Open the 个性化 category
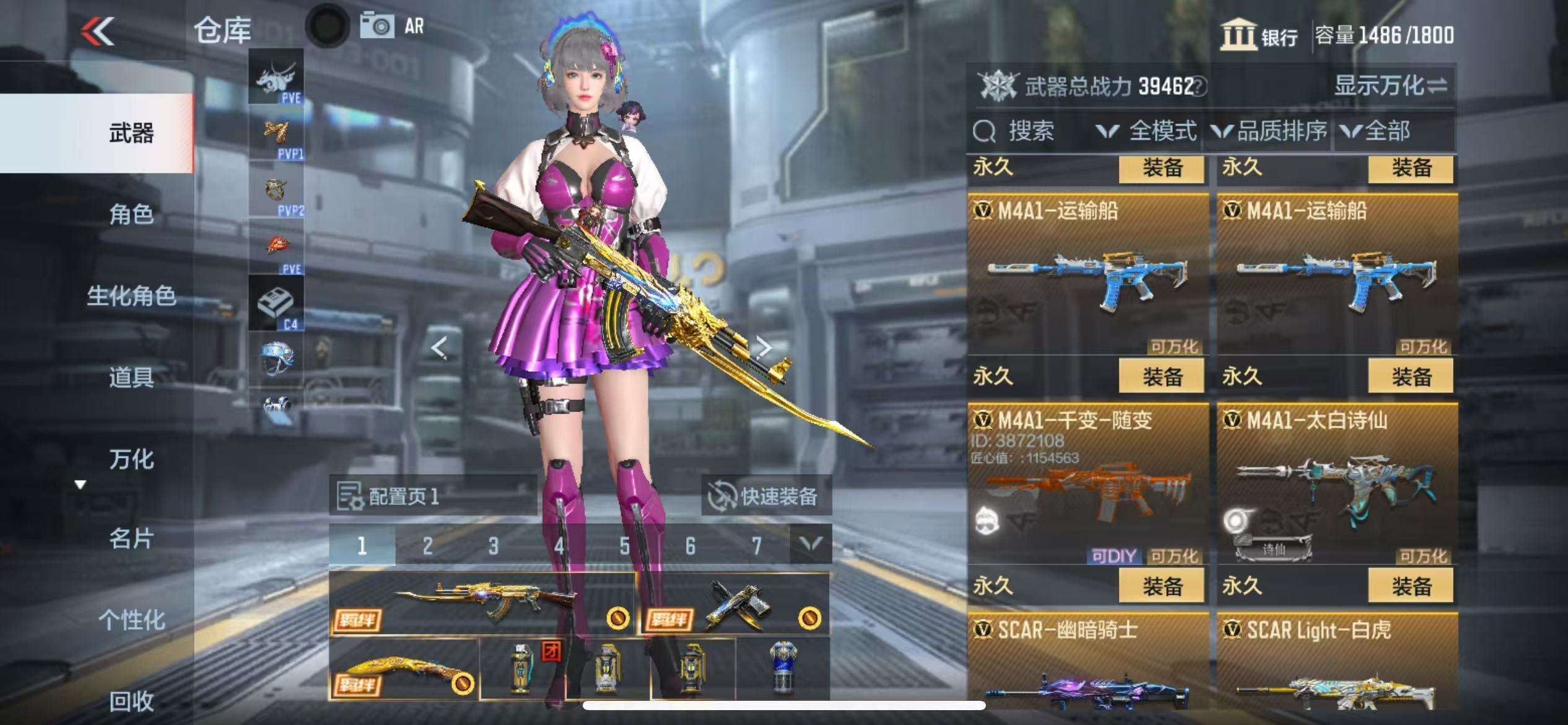Image resolution: width=1568 pixels, height=725 pixels. (131, 620)
